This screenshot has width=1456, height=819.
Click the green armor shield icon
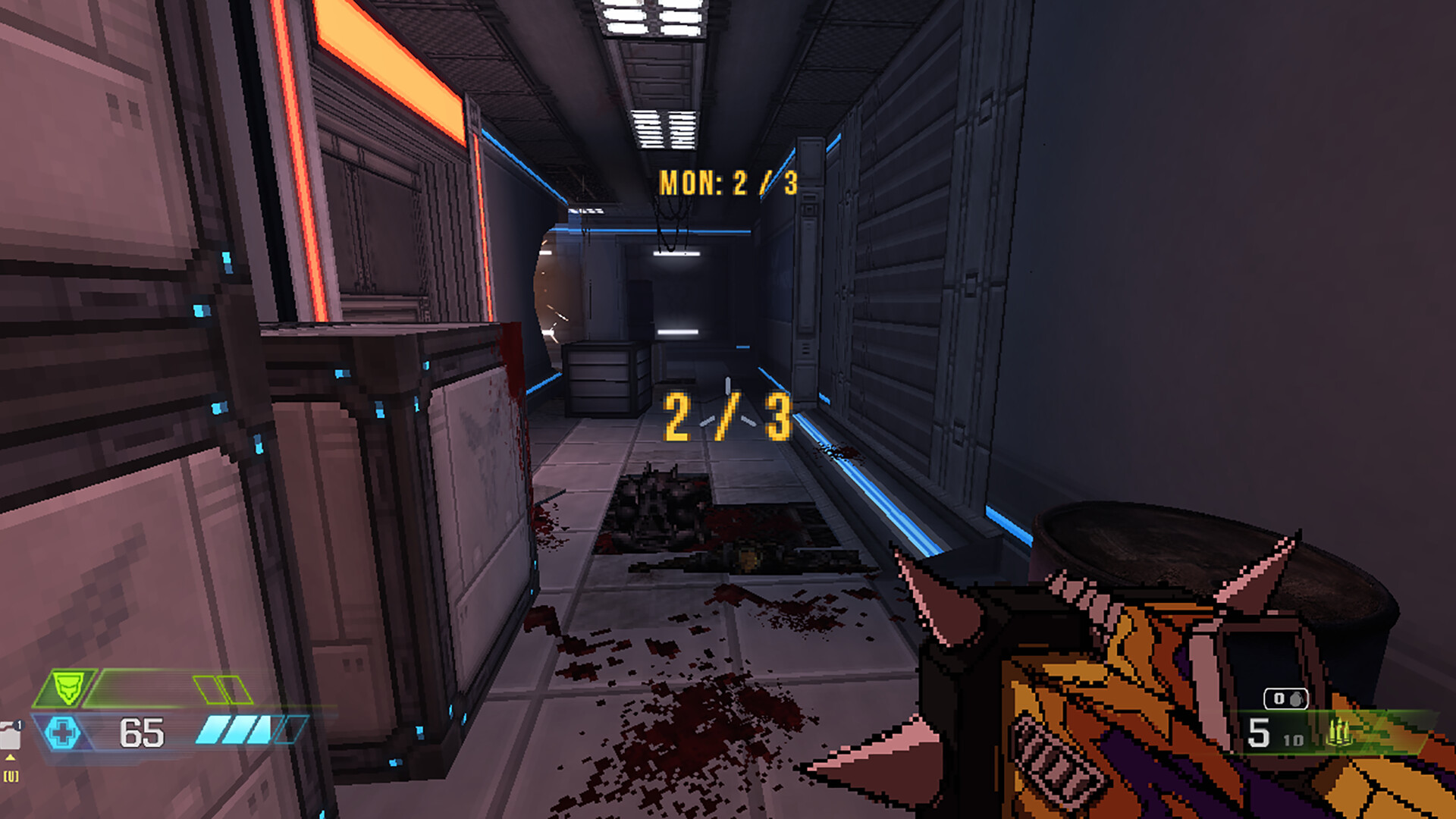[x=69, y=688]
